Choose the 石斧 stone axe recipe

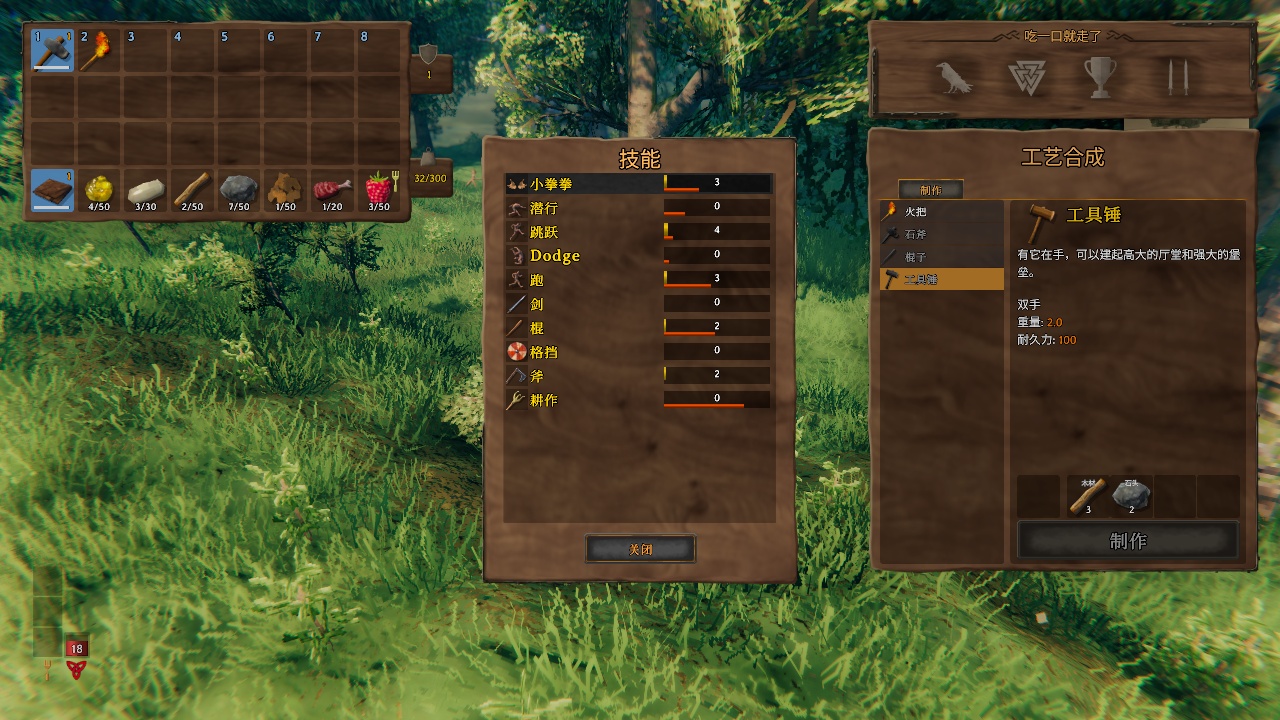pos(941,234)
